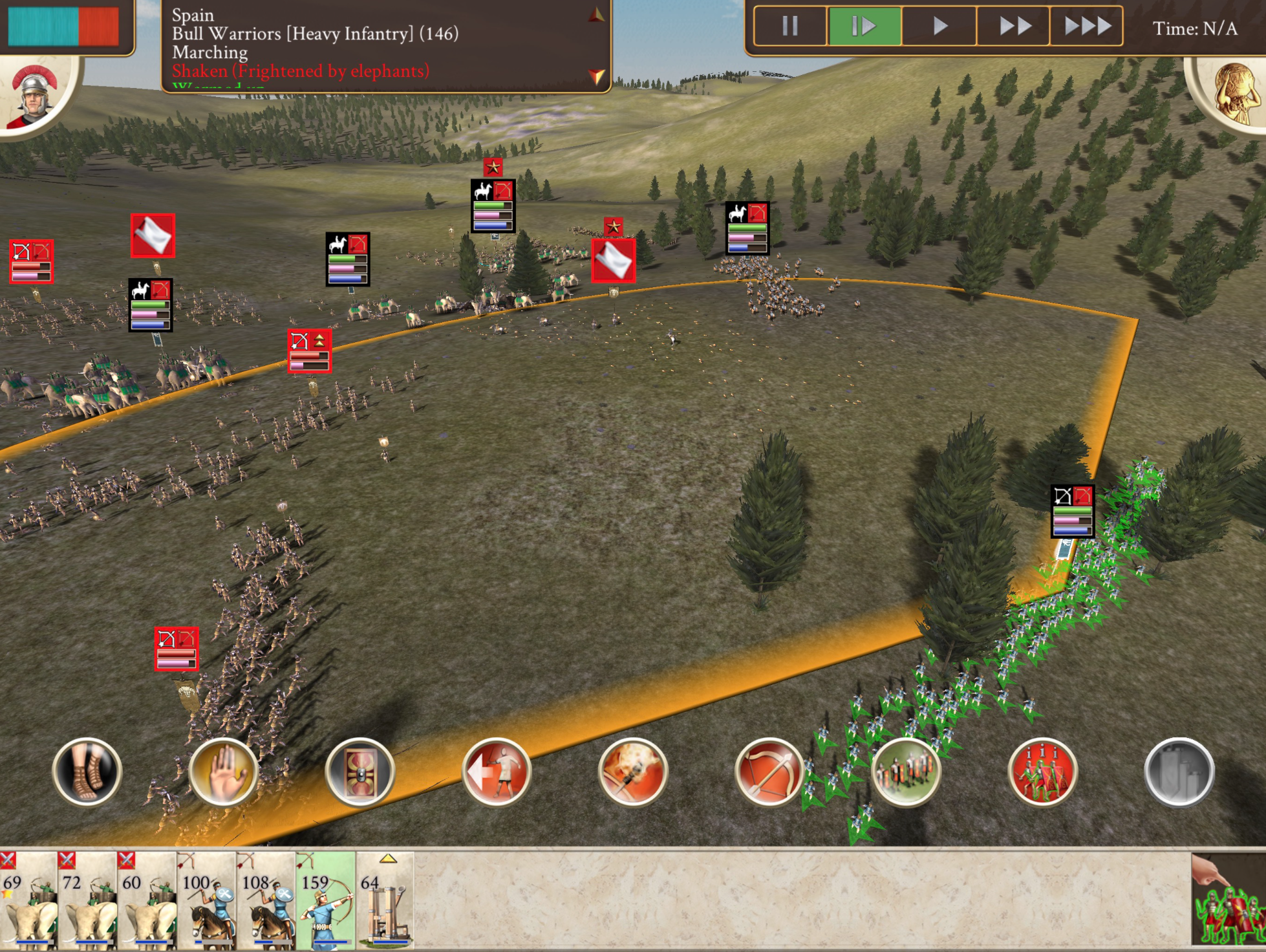1266x952 pixels.
Task: Toggle the bow fire-at-will button
Action: point(769,772)
